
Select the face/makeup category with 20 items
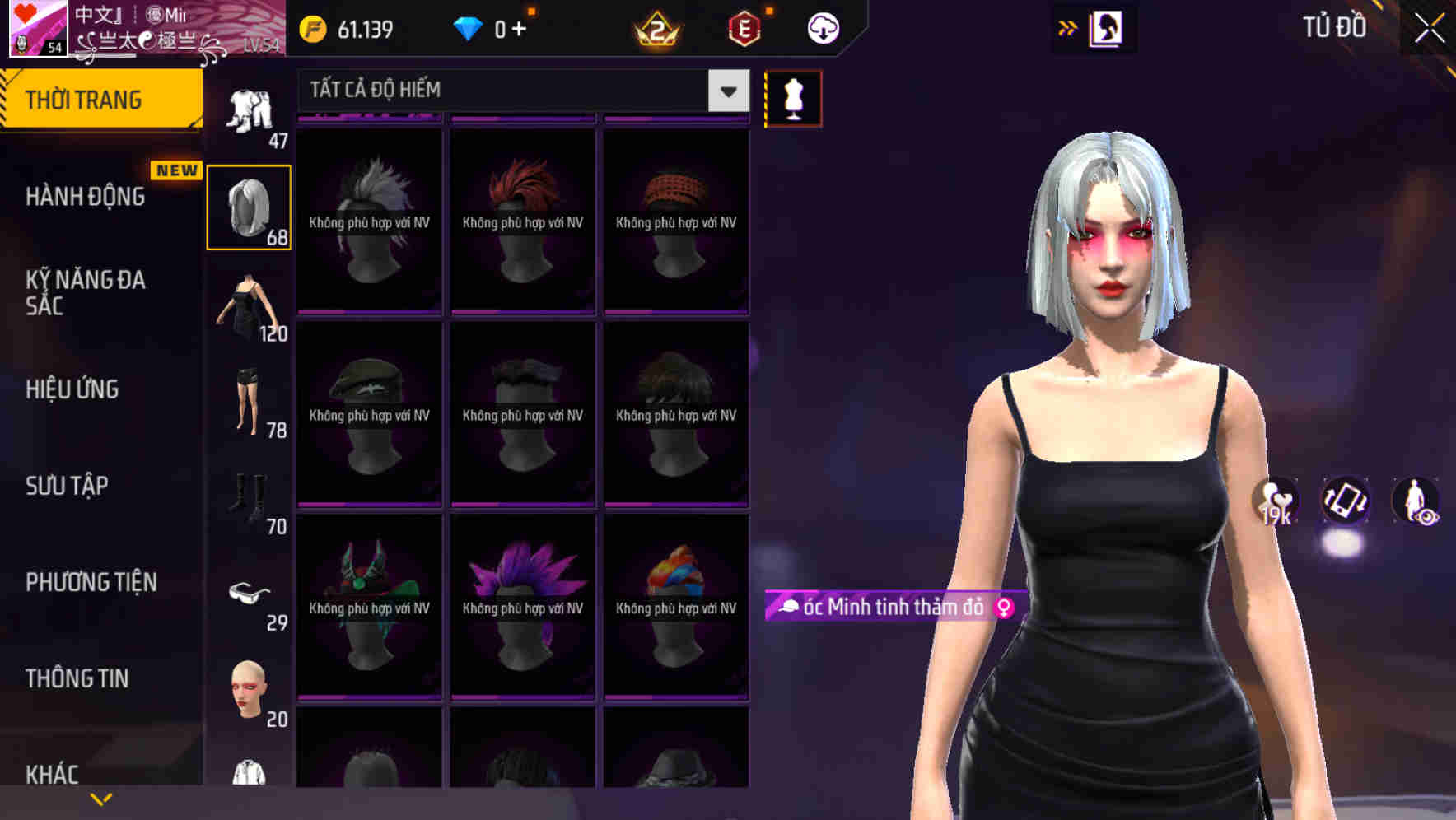(x=250, y=692)
